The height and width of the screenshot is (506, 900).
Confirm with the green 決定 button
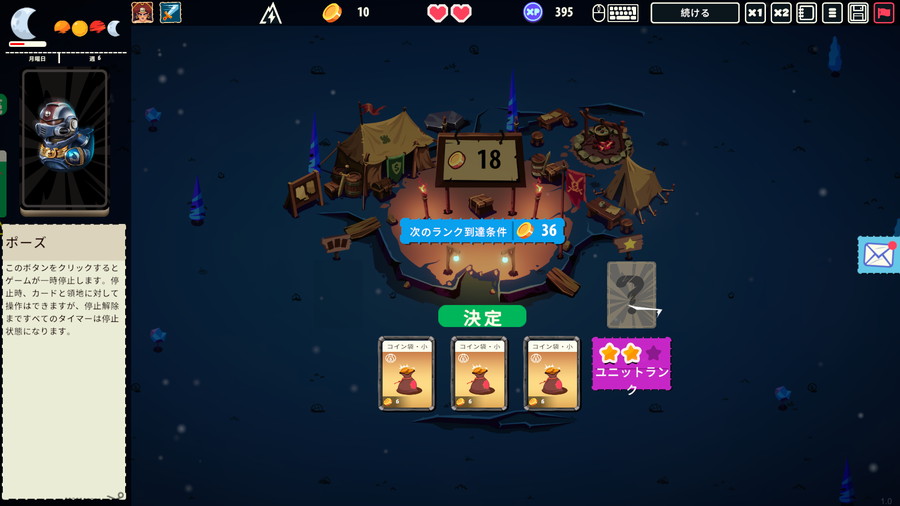click(x=482, y=317)
